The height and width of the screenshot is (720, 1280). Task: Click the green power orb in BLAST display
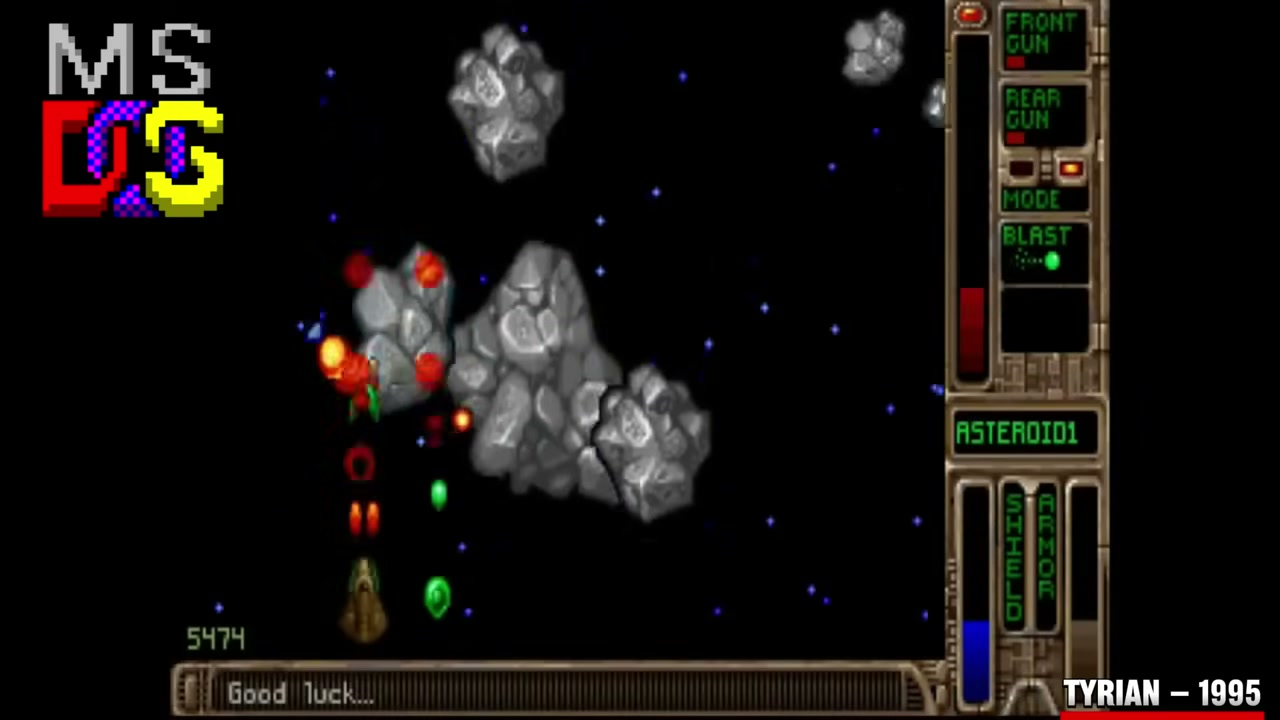1054,262
